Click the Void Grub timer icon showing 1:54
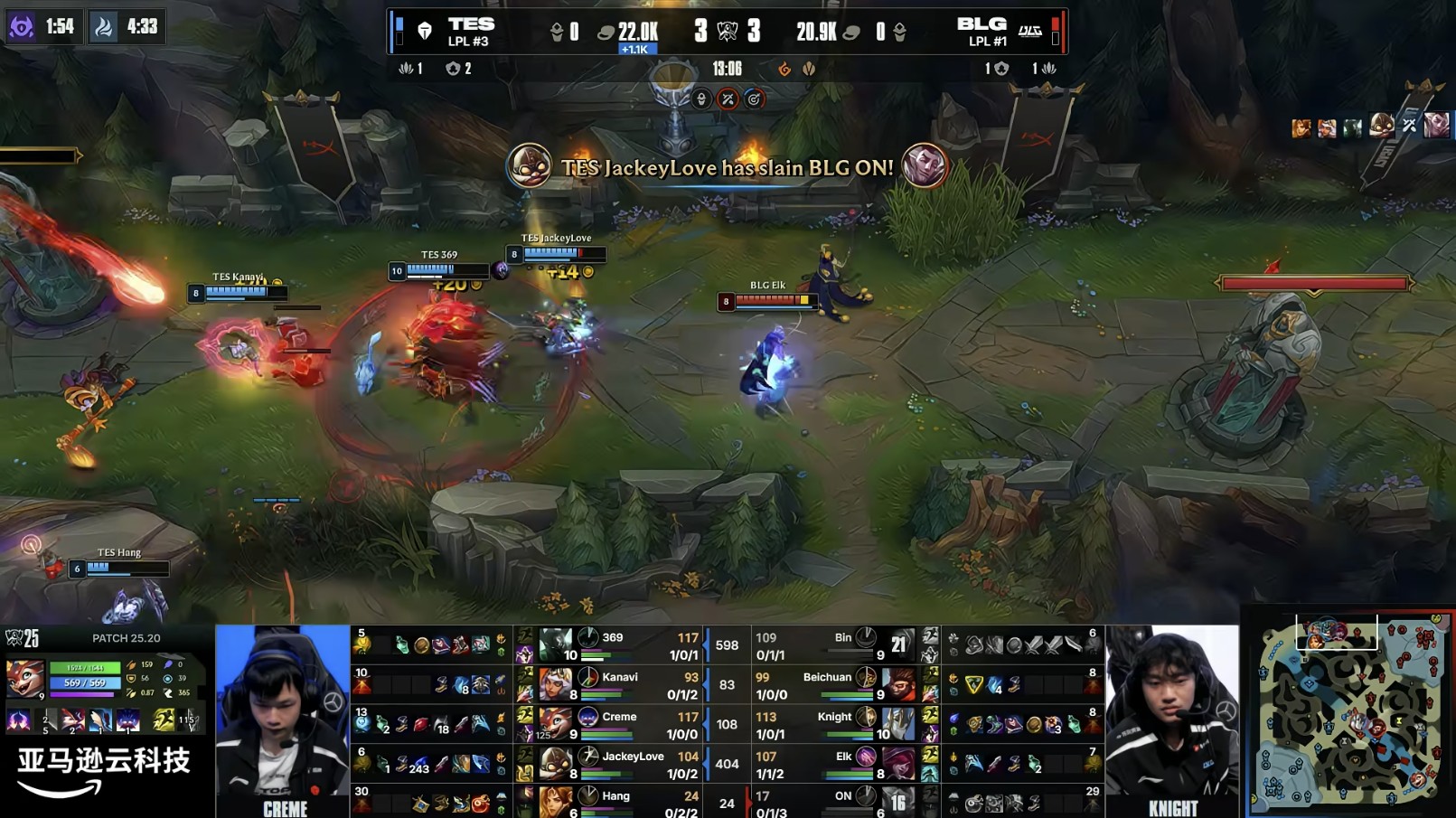1456x818 pixels. click(22, 27)
